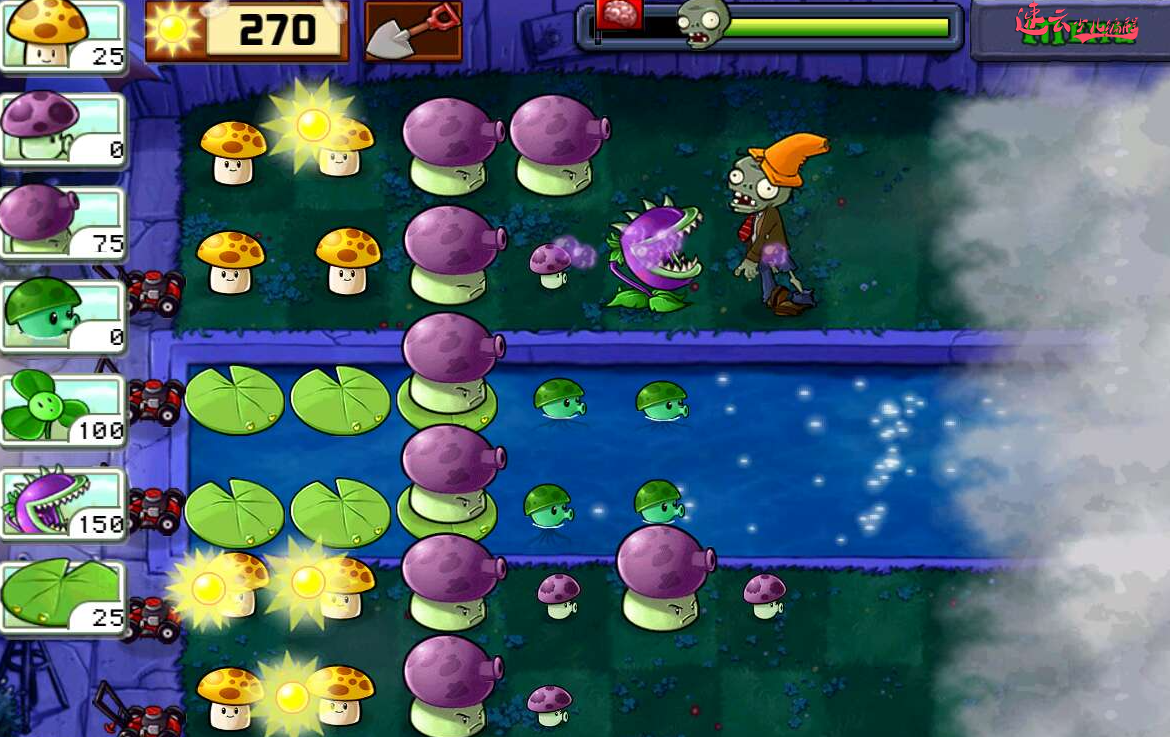Pick the Fume-shroom seed packet
Image resolution: width=1170 pixels, height=737 pixels.
(62, 221)
